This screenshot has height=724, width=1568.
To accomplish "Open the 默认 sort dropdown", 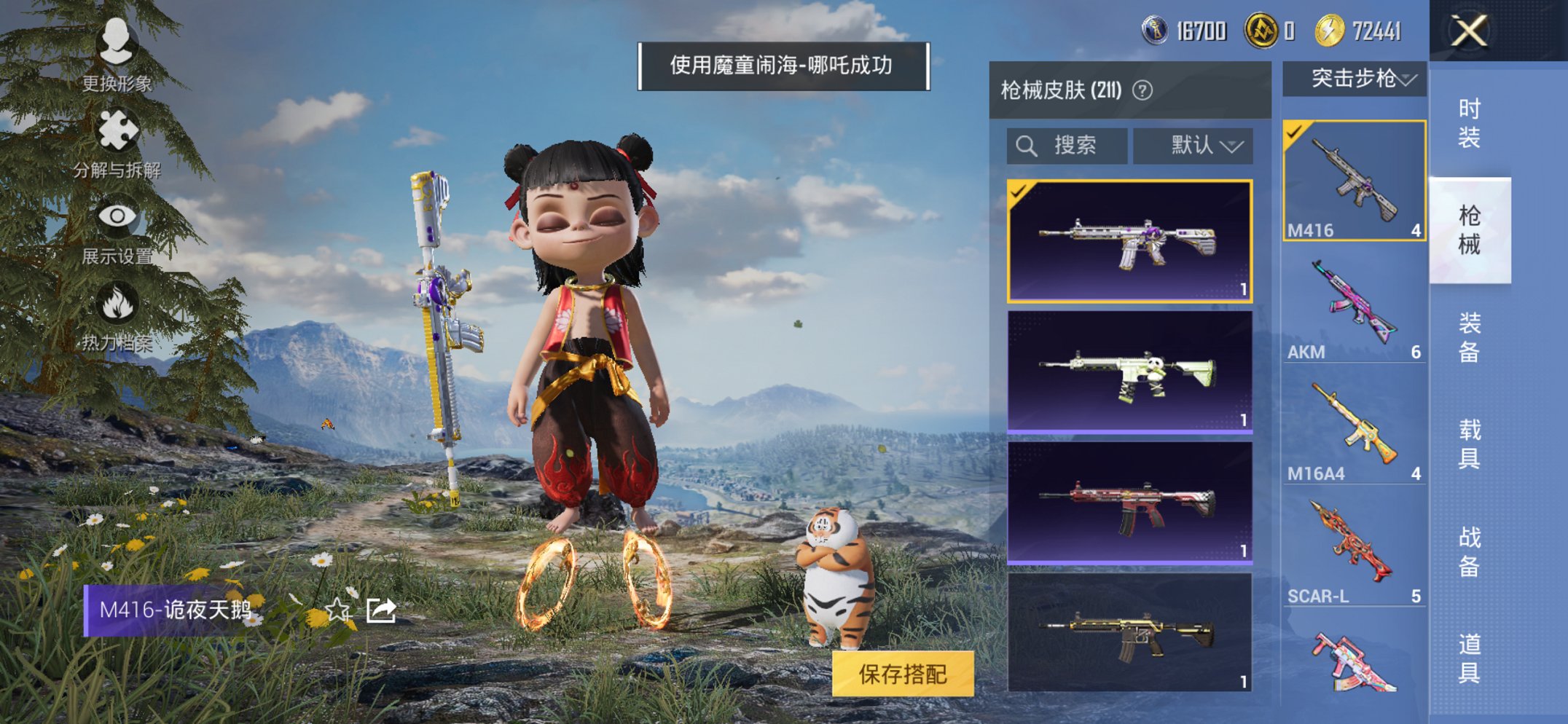I will tap(1193, 144).
